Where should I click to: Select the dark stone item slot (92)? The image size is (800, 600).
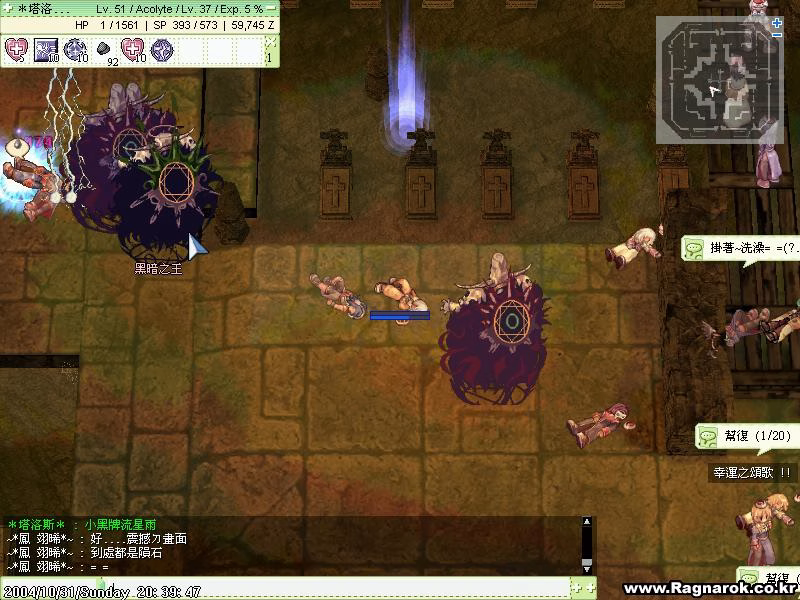104,48
